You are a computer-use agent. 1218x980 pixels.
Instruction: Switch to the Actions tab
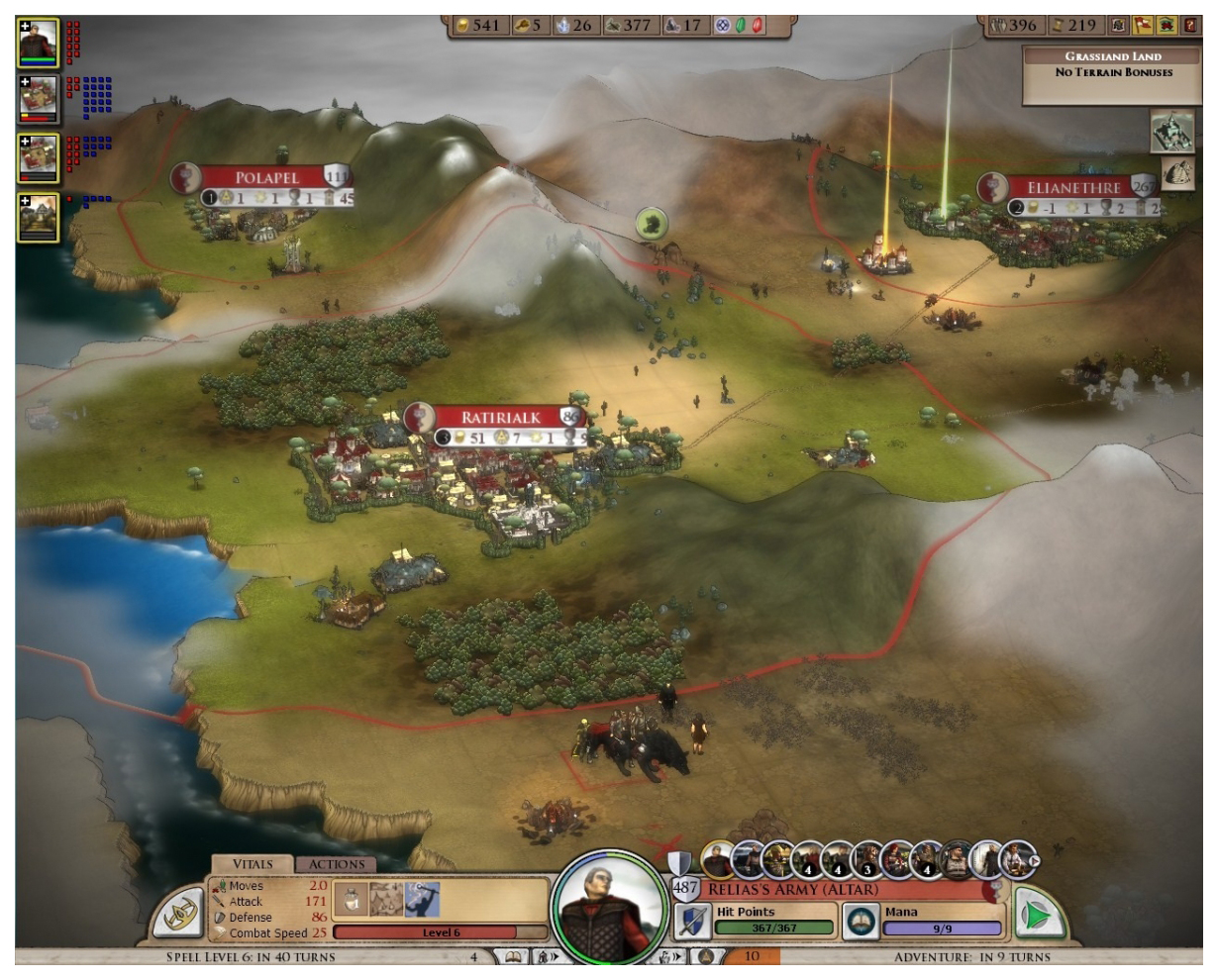pos(336,864)
